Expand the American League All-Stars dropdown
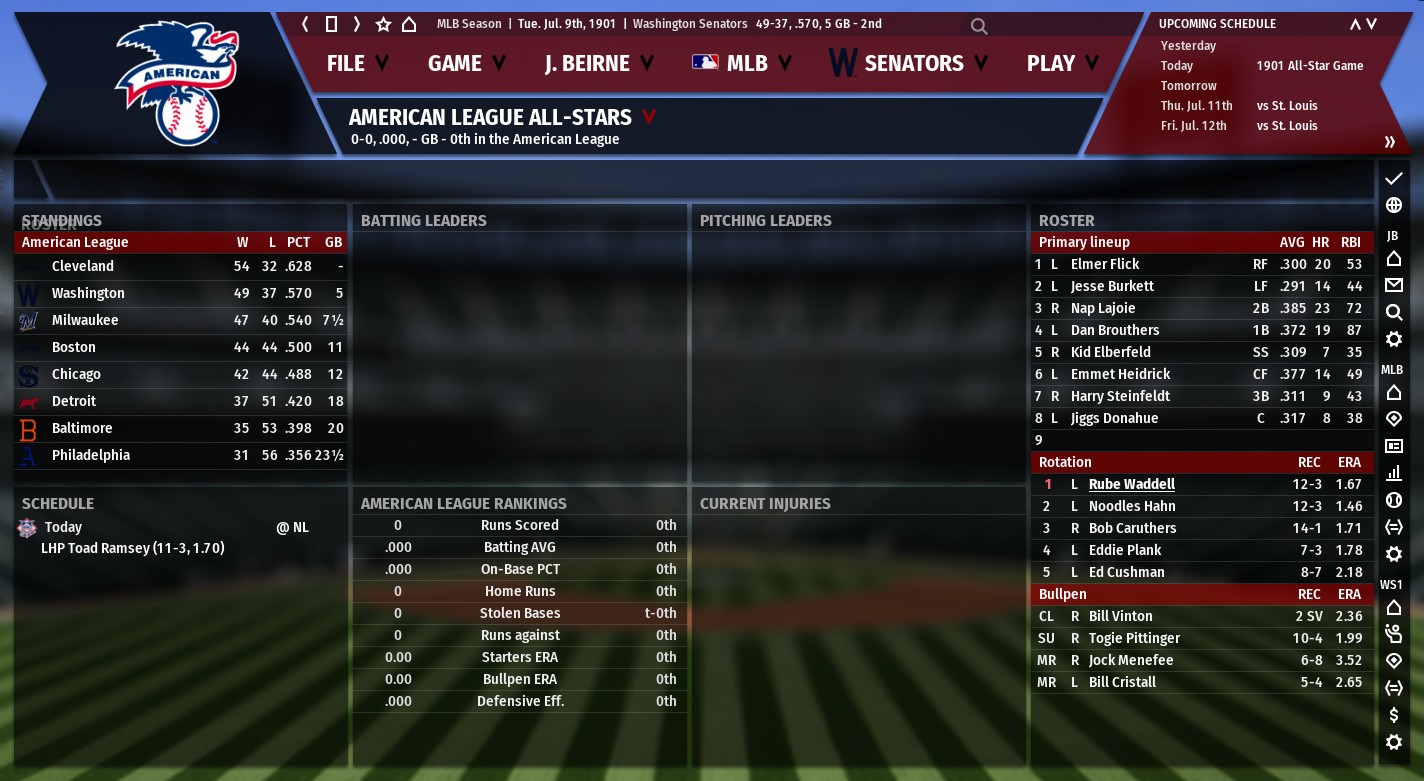1424x781 pixels. (649, 118)
